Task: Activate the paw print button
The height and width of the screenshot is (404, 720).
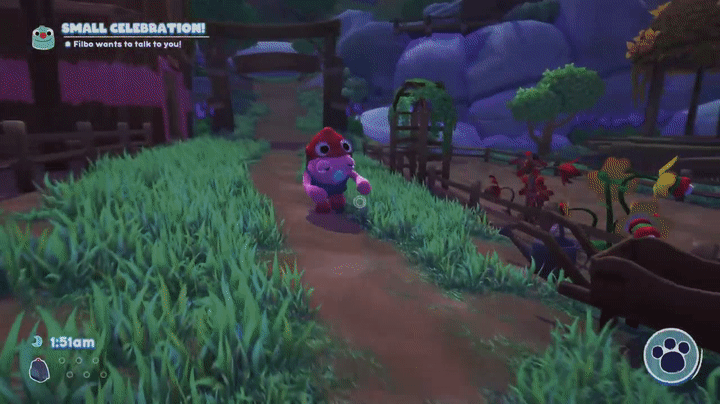Action: [x=672, y=357]
